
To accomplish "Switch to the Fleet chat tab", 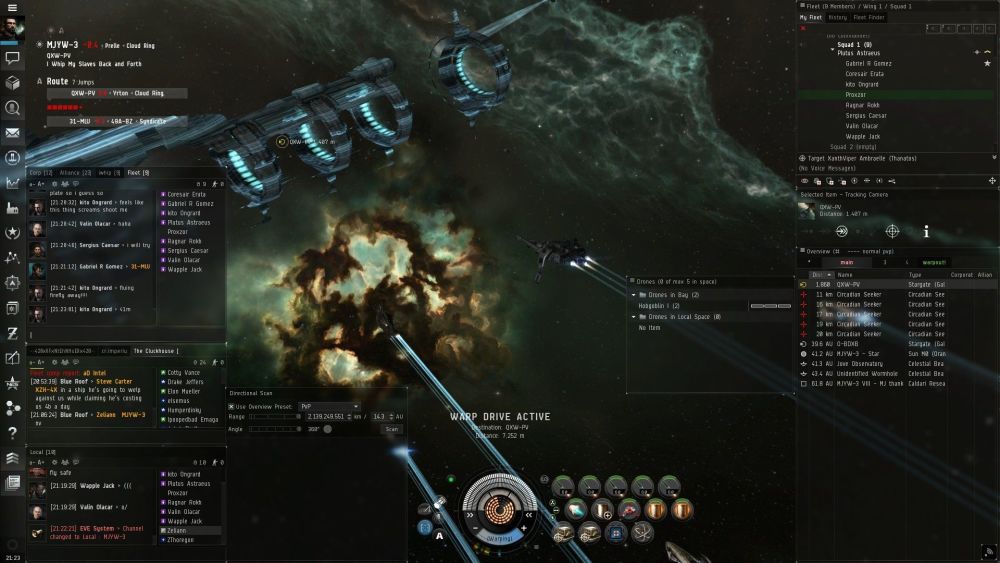I will (x=138, y=173).
